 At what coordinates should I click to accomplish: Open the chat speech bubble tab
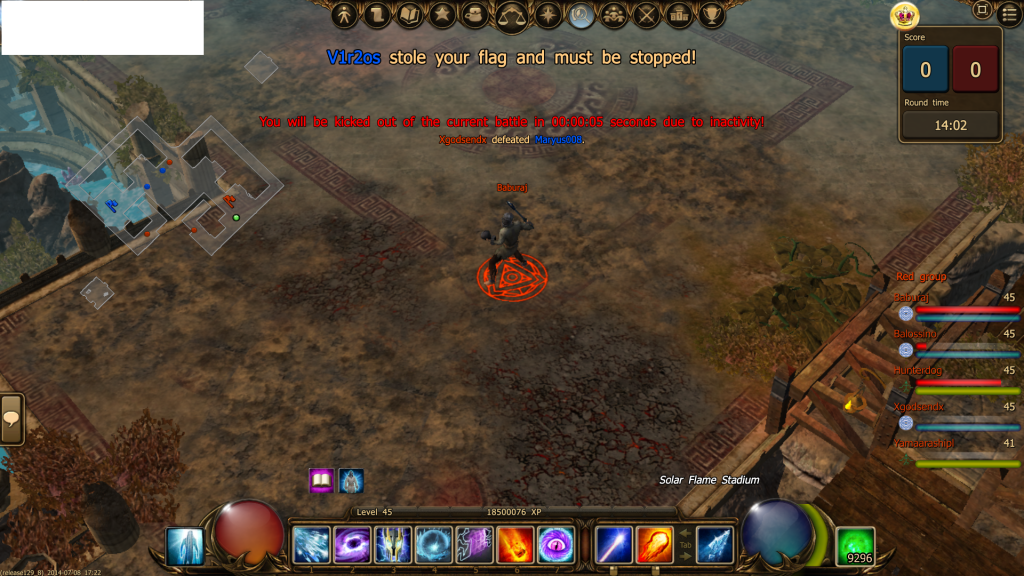(x=12, y=420)
